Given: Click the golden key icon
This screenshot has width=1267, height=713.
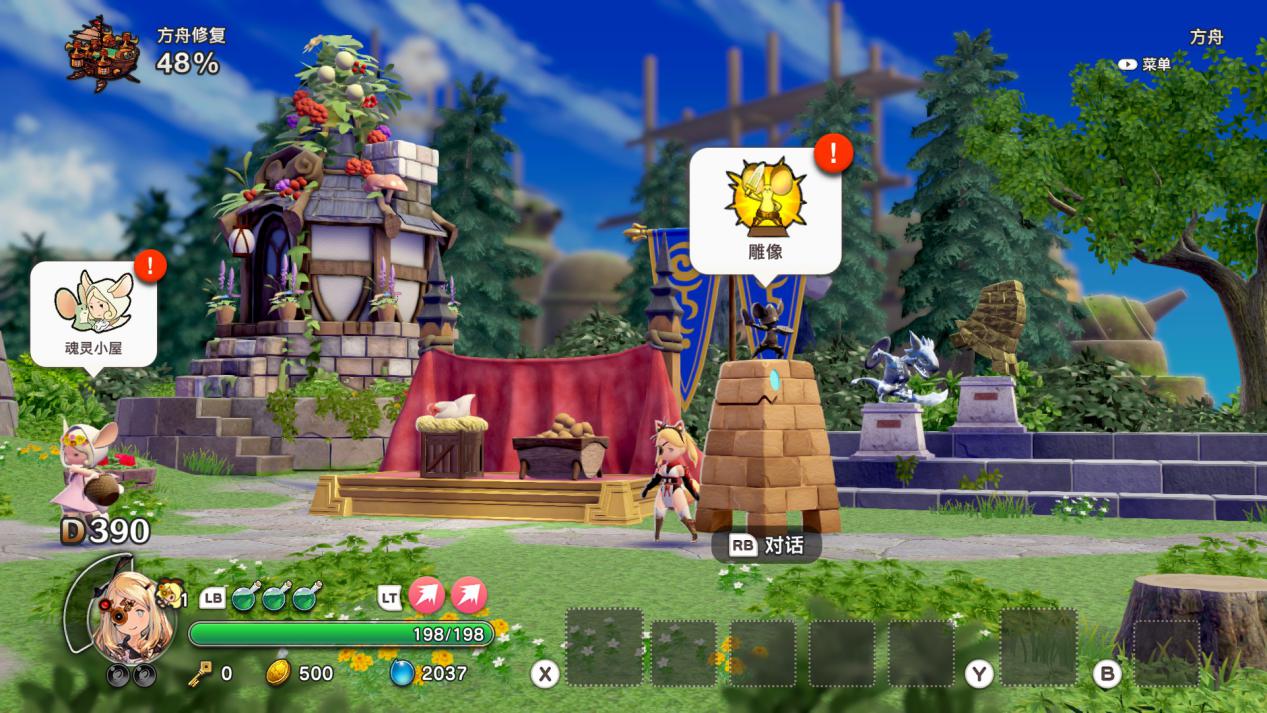Looking at the screenshot, I should tap(200, 673).
